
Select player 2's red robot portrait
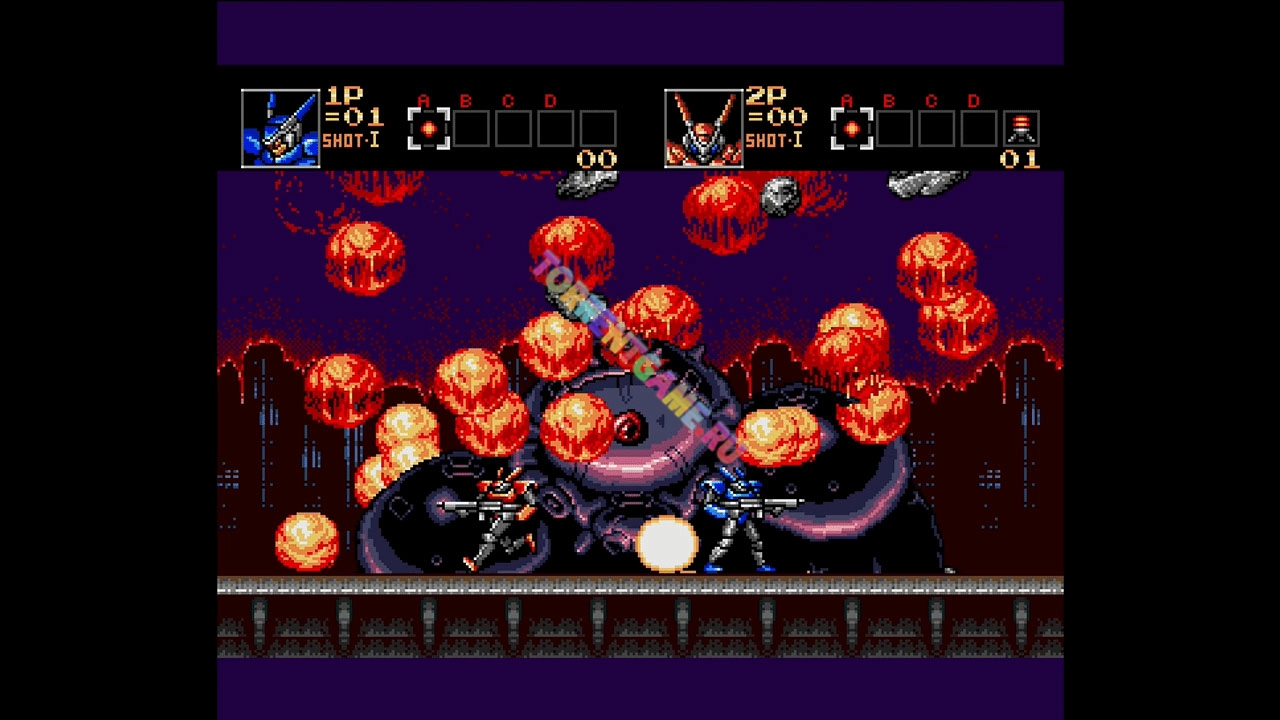pyautogui.click(x=703, y=128)
